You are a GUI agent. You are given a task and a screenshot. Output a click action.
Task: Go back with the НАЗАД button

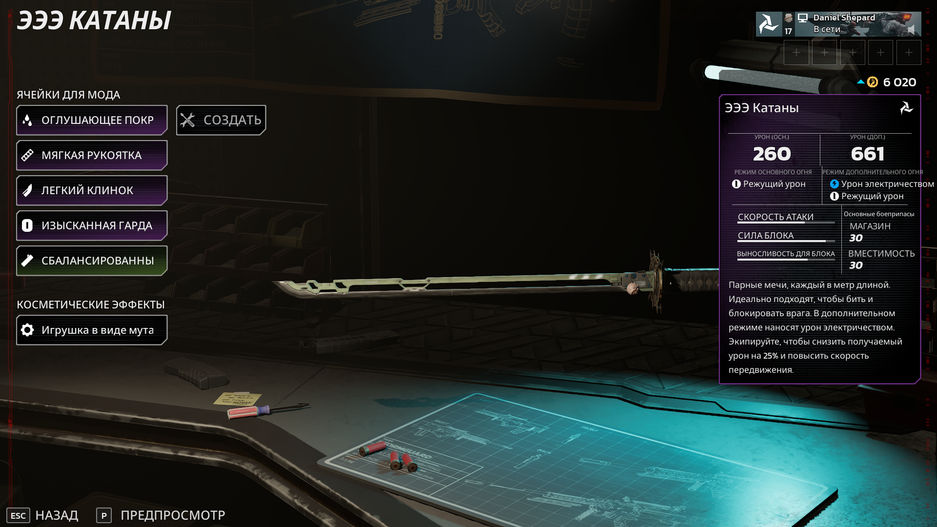pyautogui.click(x=44, y=515)
